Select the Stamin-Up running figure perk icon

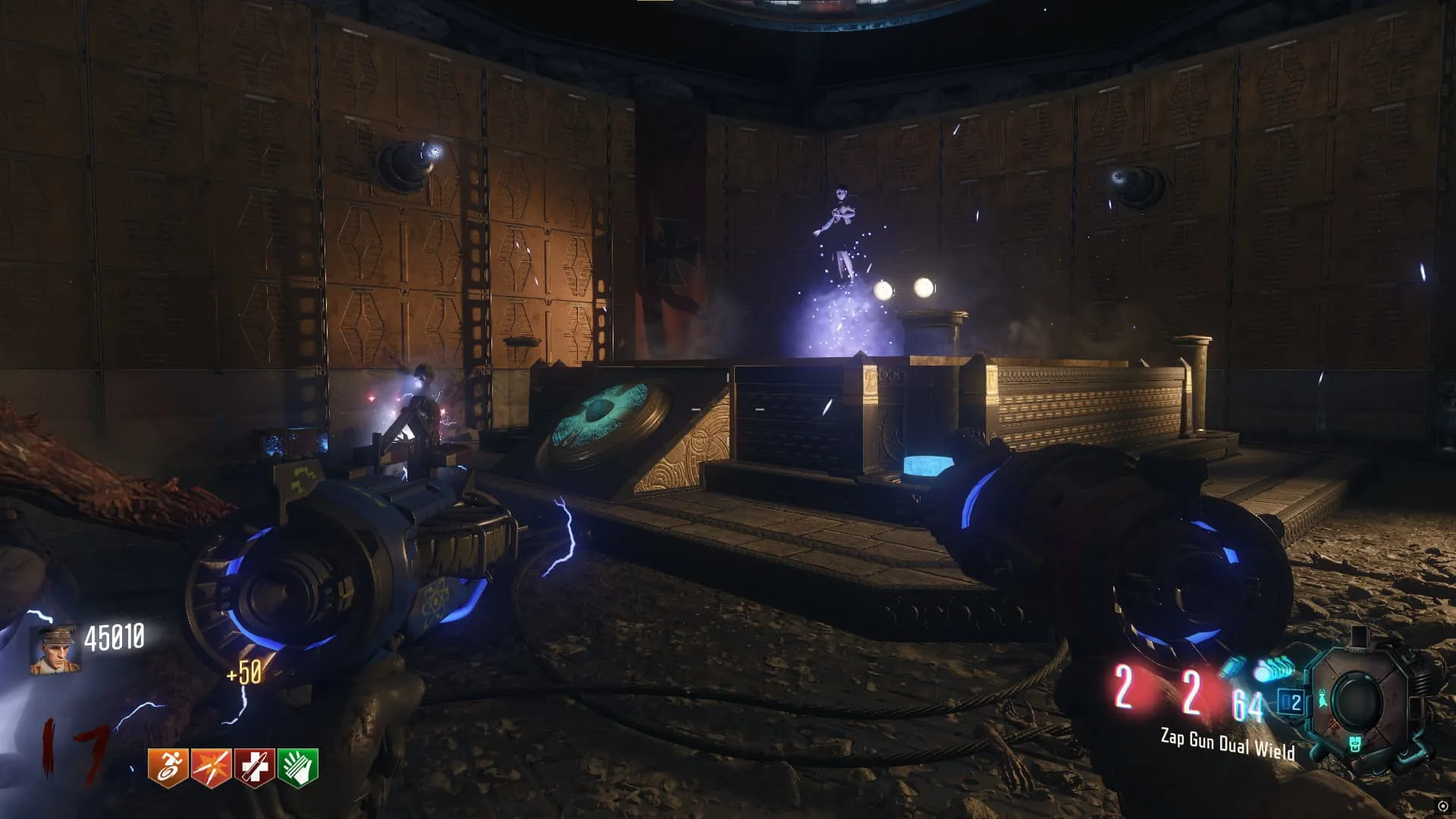(168, 767)
